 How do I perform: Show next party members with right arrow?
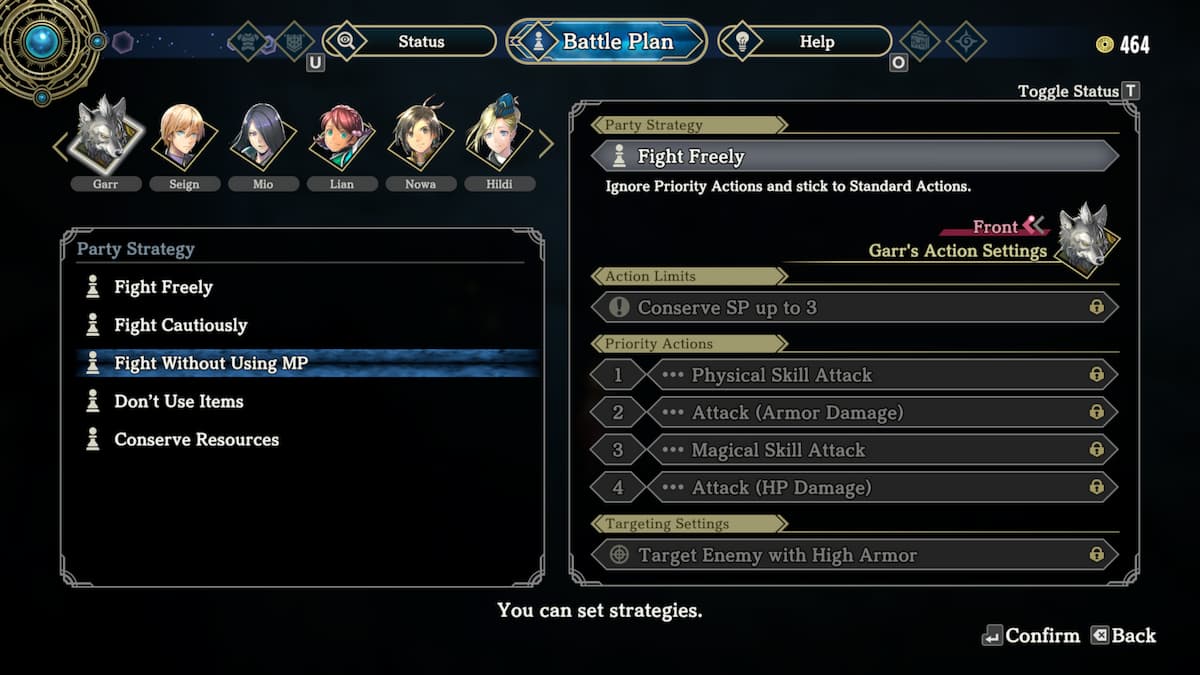[546, 146]
